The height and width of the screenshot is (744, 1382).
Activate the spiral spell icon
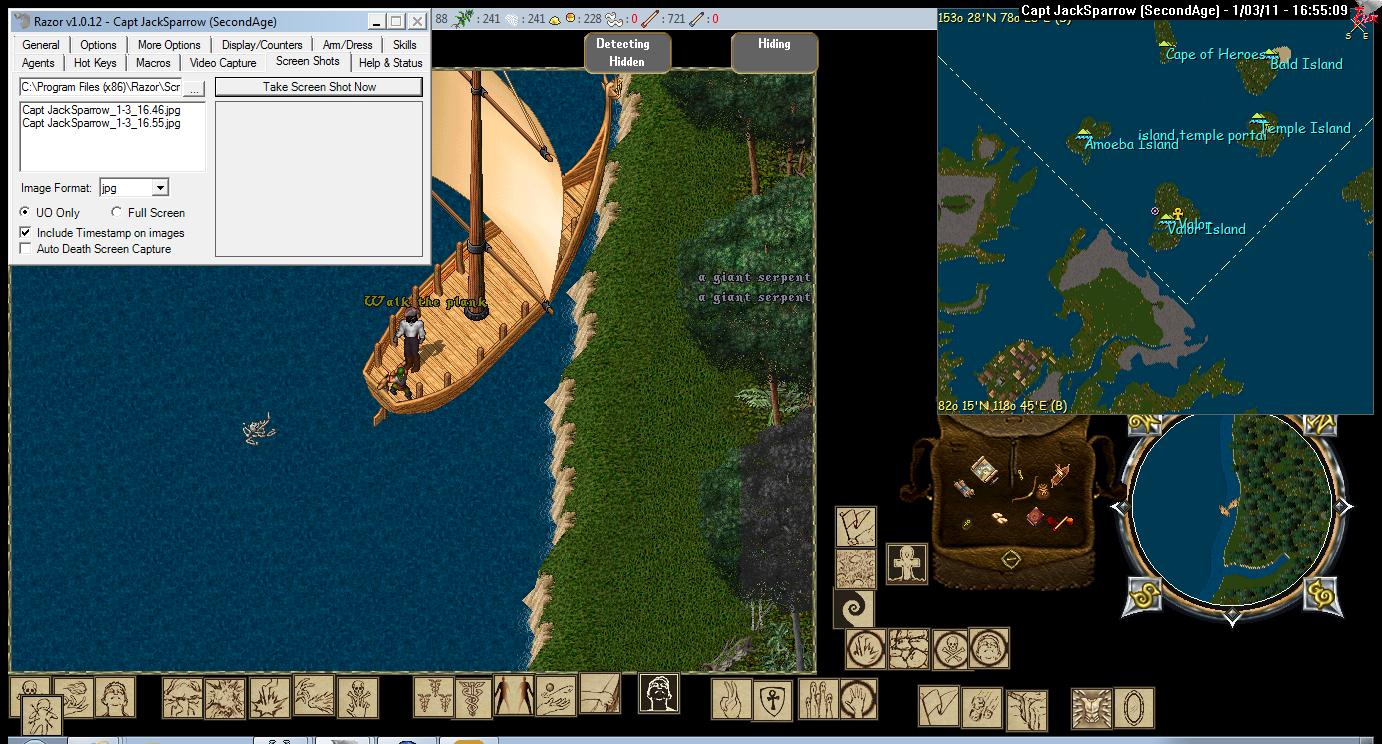pyautogui.click(x=854, y=609)
